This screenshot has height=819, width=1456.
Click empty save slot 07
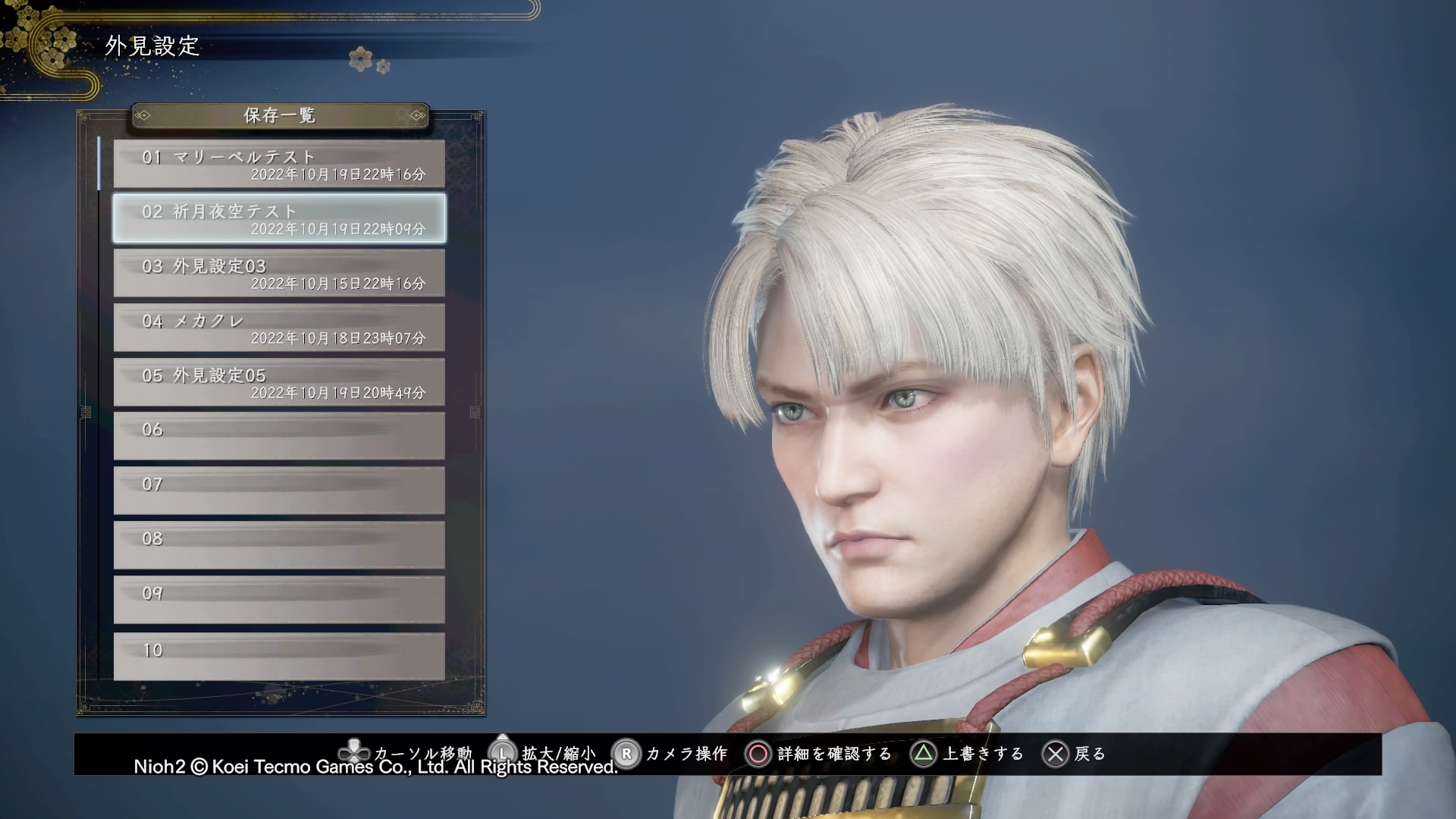279,491
